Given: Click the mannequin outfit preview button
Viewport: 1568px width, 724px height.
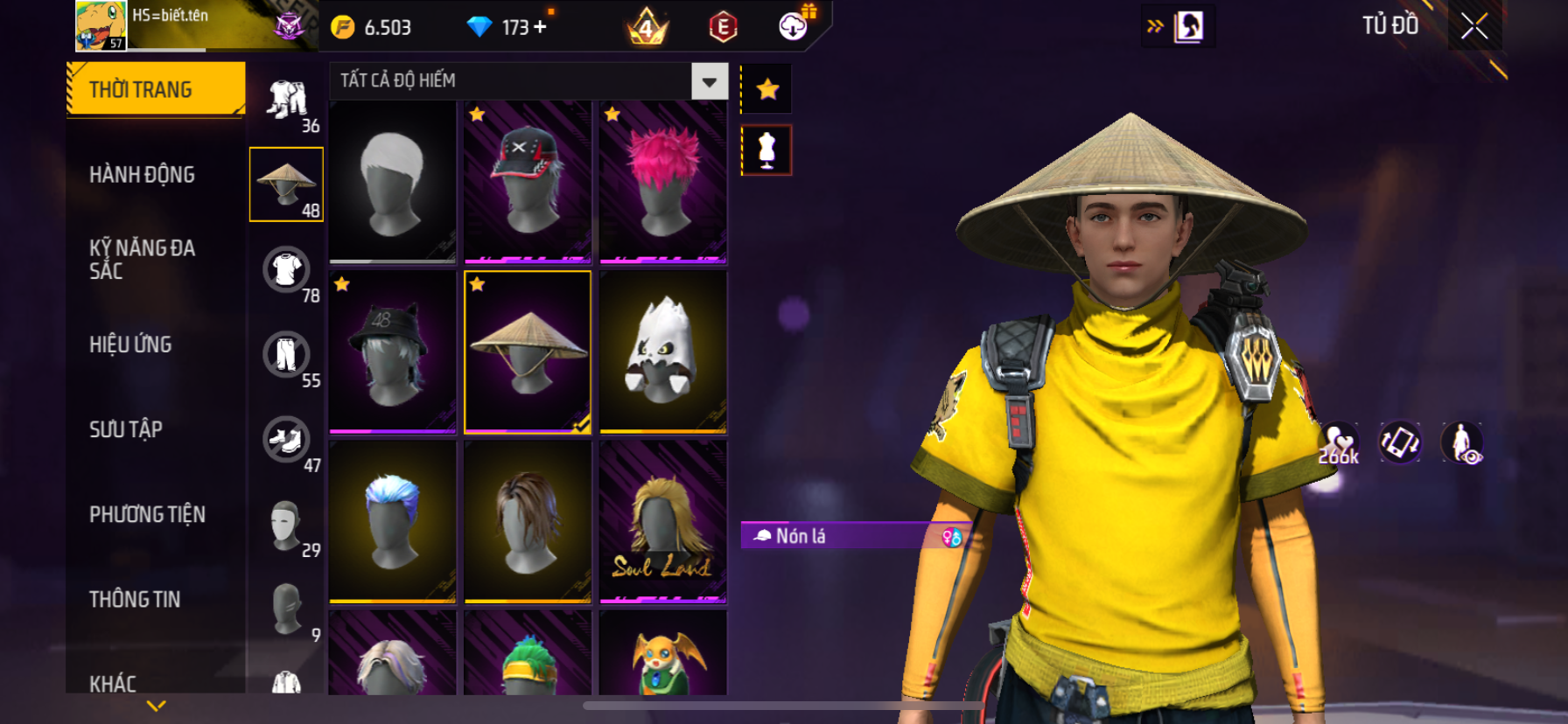Looking at the screenshot, I should click(x=766, y=150).
